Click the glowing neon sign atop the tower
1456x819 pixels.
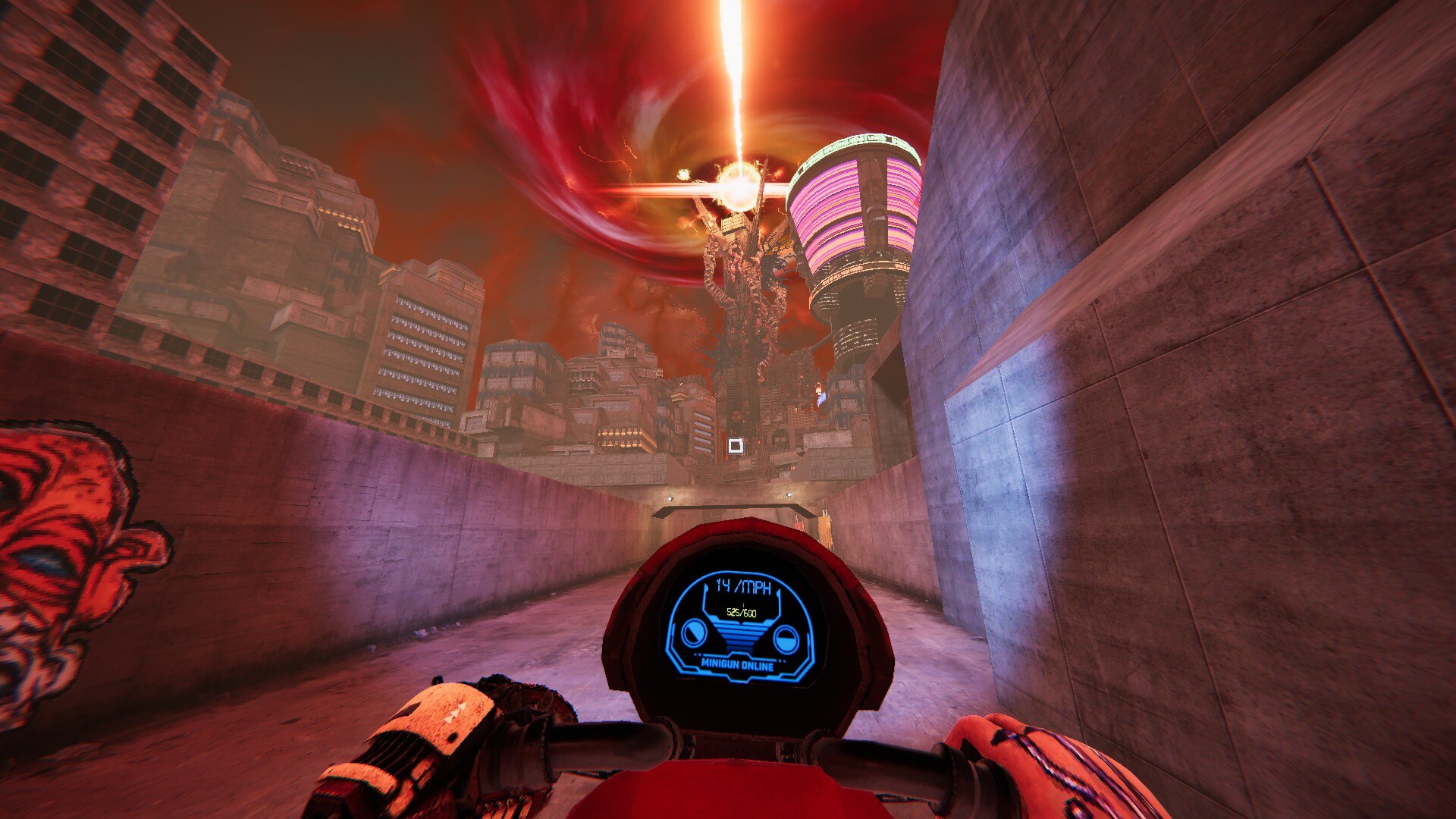pyautogui.click(x=861, y=143)
